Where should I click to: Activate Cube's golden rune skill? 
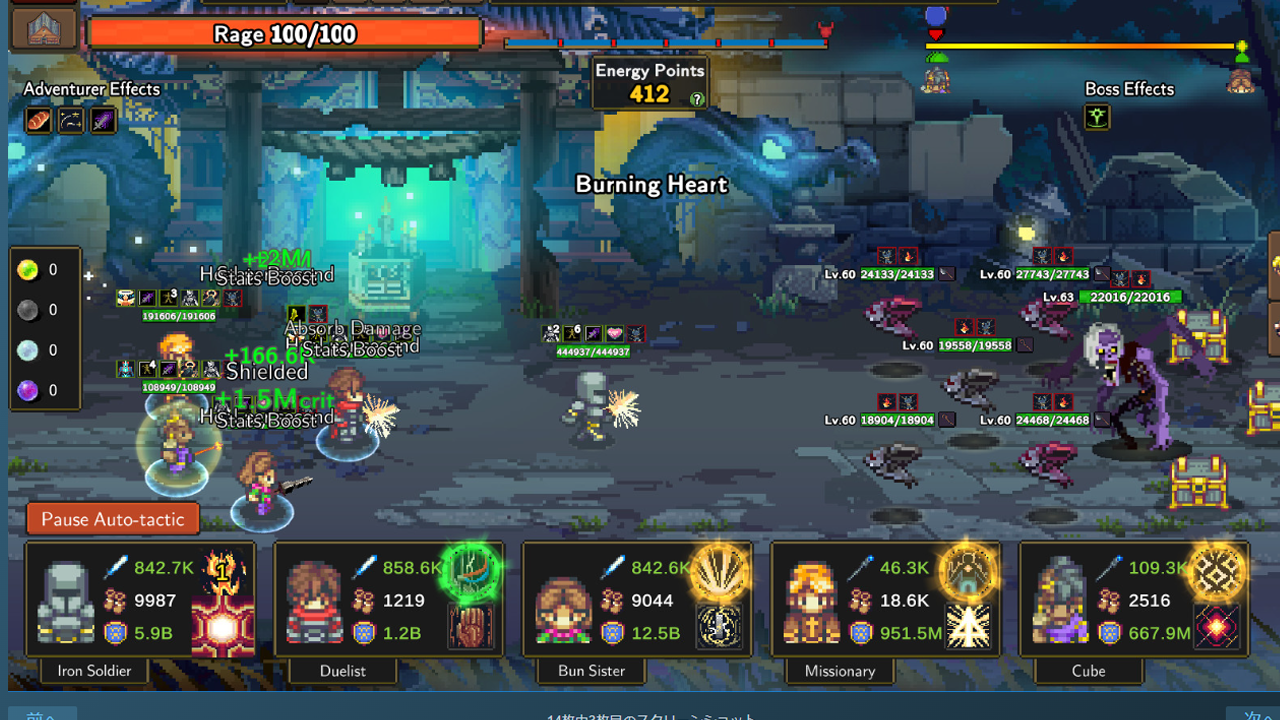[x=1216, y=572]
